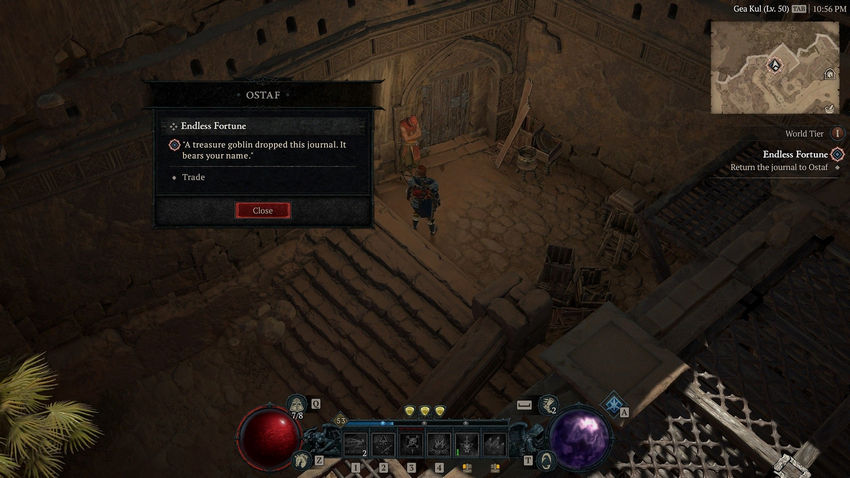
Task: Open the blue skill-points icon
Action: click(611, 401)
